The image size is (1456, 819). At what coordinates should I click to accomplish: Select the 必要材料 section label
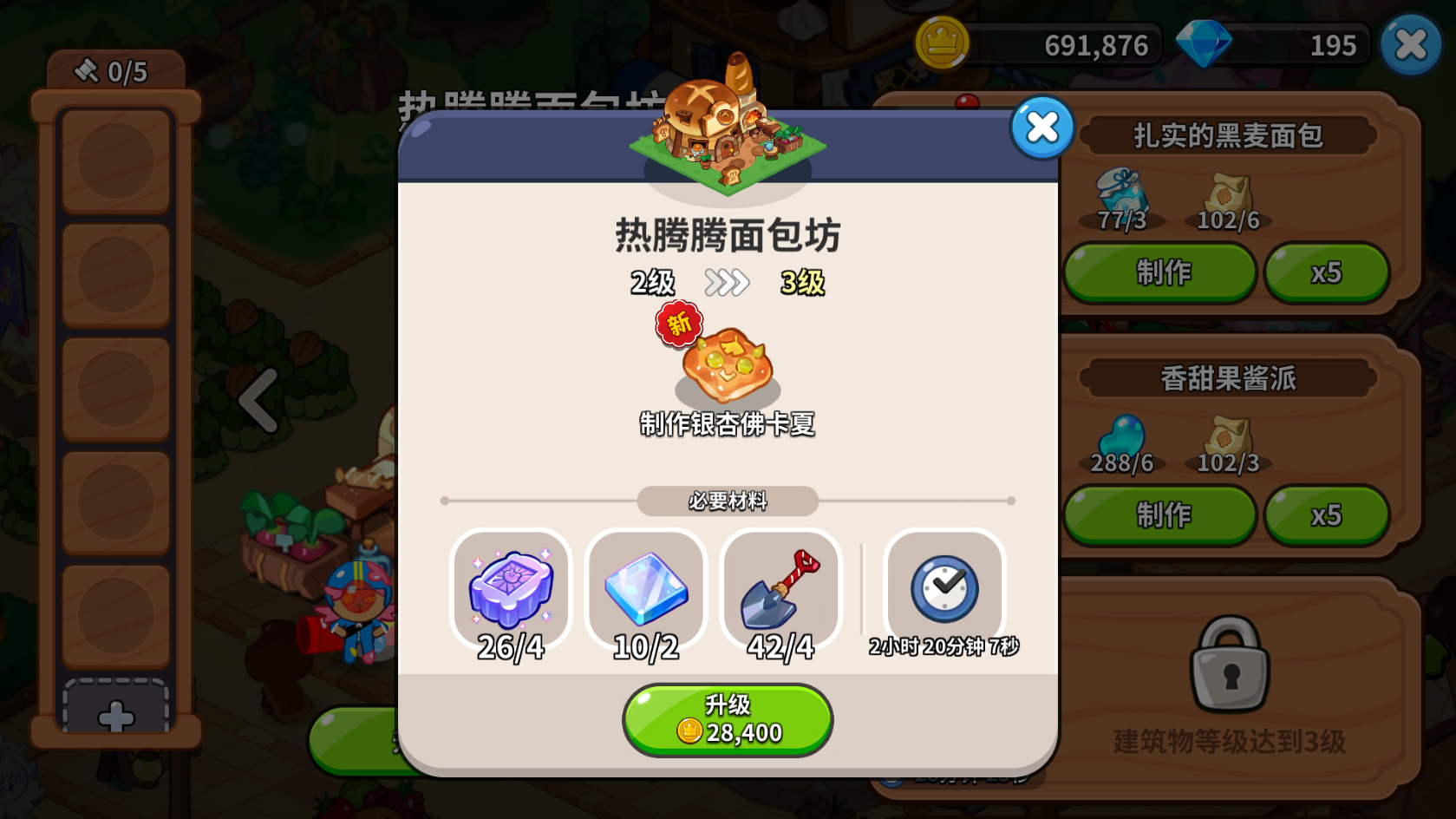click(x=728, y=500)
